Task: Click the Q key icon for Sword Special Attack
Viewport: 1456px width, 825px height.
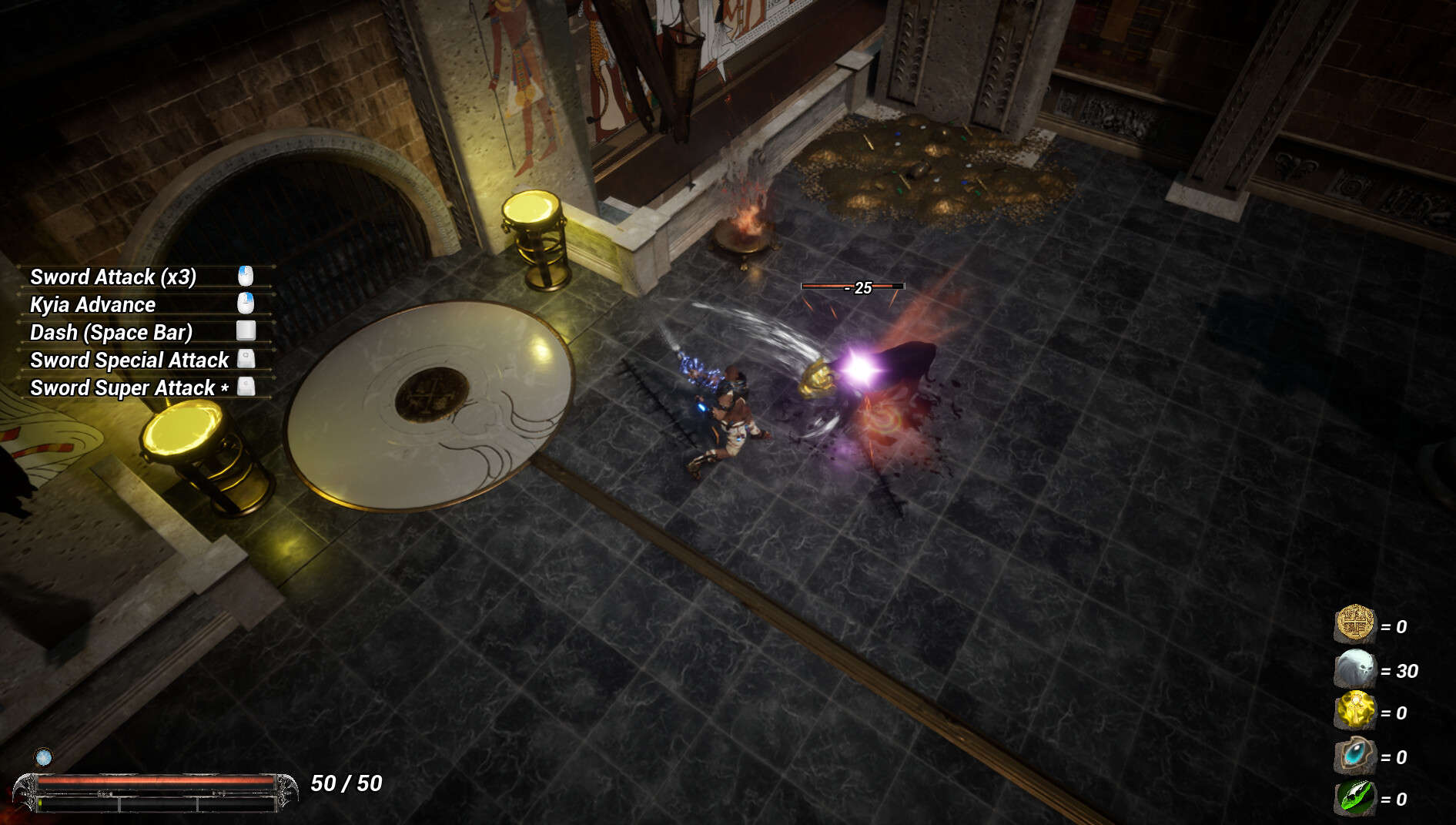Action: point(247,359)
